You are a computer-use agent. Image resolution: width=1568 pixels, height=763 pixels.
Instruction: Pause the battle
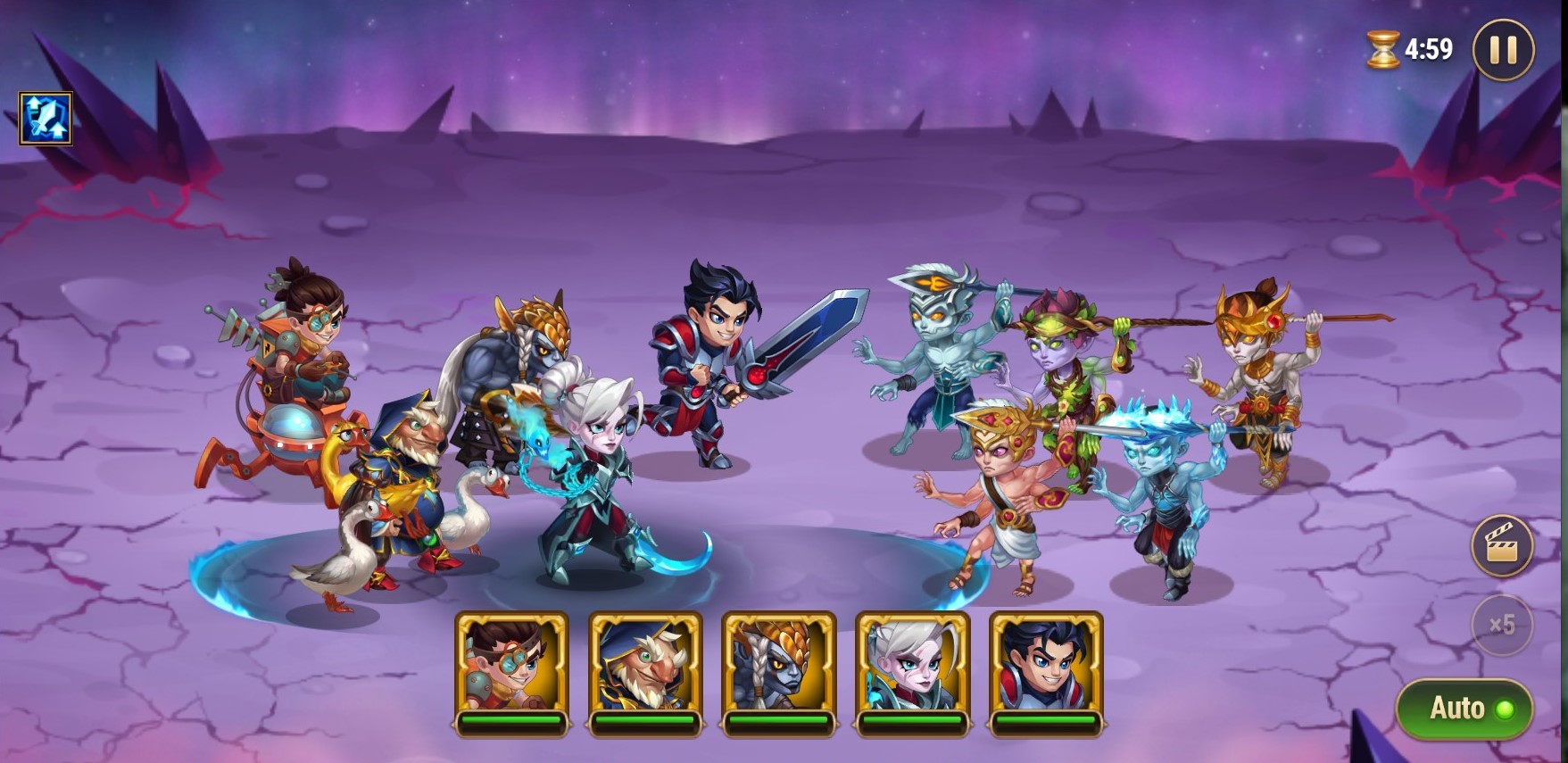pyautogui.click(x=1503, y=50)
